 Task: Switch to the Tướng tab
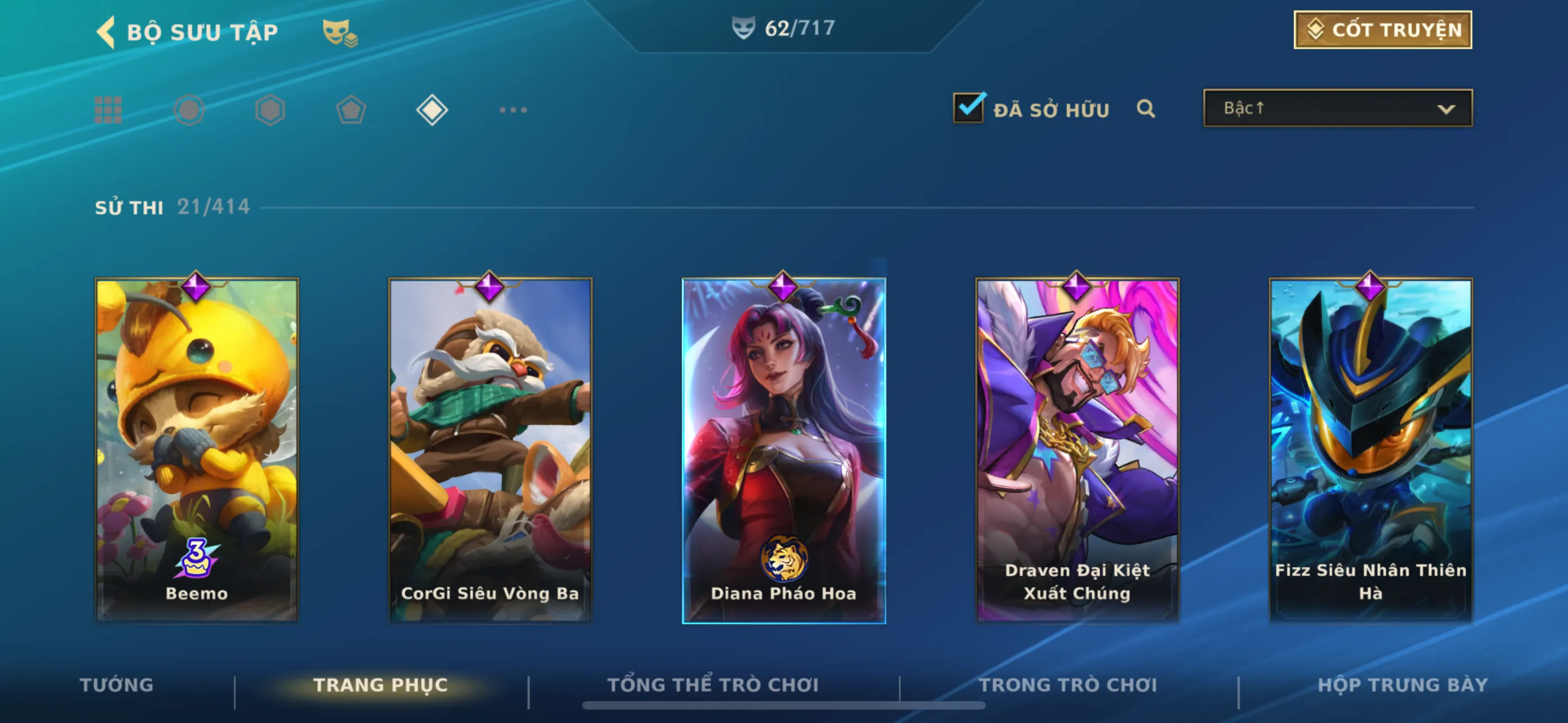point(116,685)
